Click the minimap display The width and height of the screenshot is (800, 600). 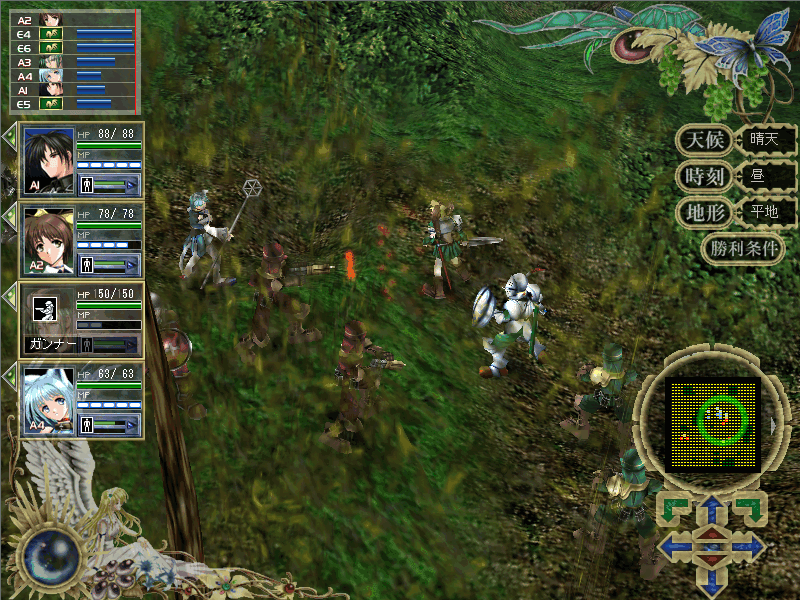click(x=713, y=424)
